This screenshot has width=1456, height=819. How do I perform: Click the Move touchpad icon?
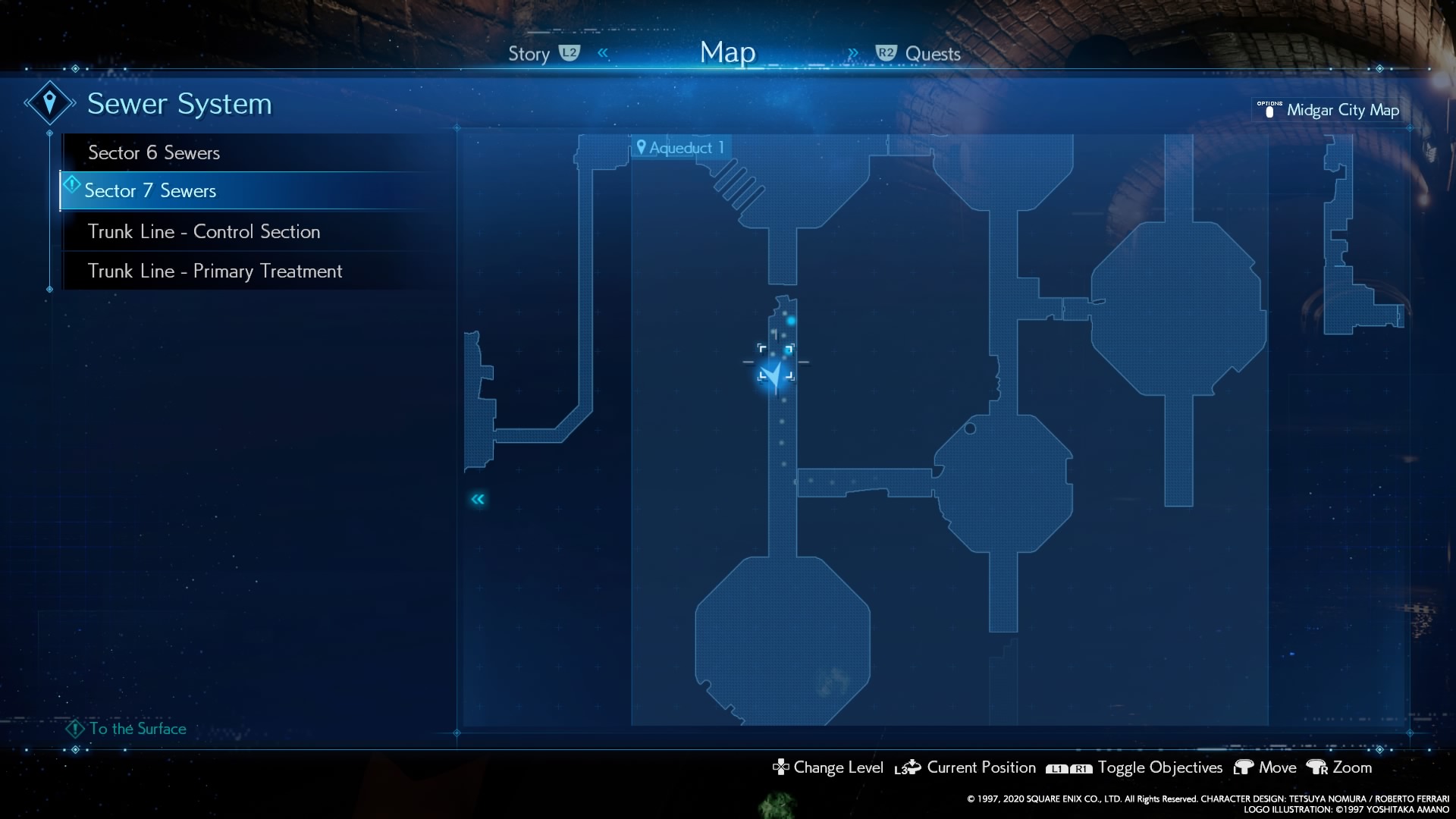(1243, 767)
